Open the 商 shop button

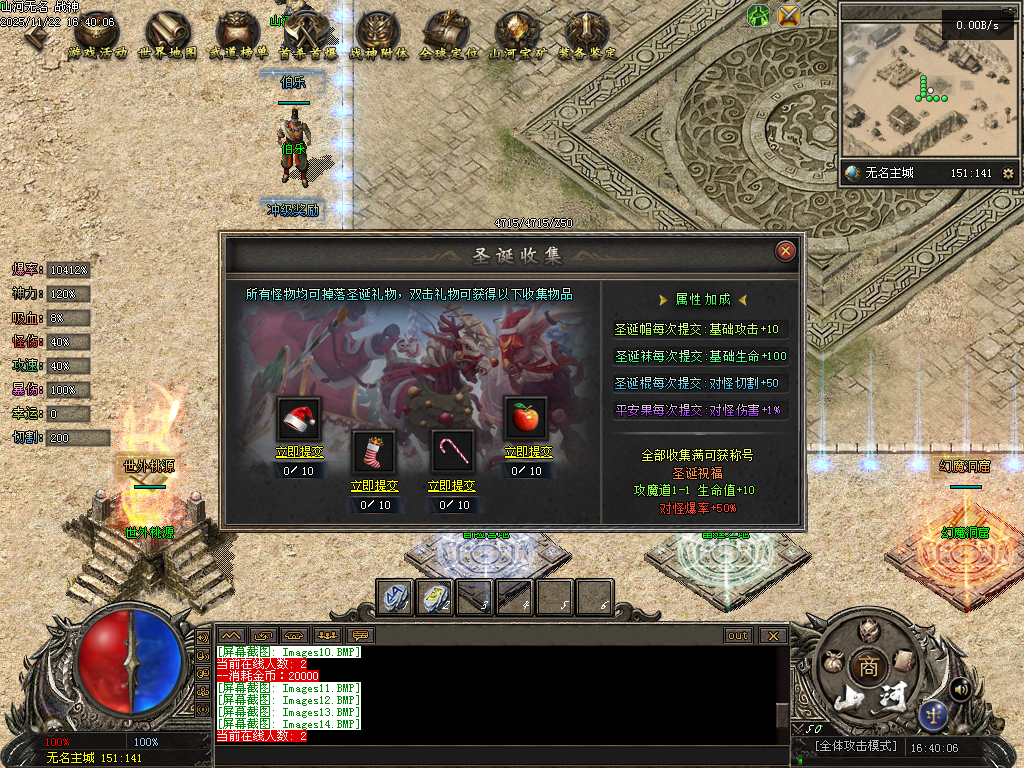point(865,667)
